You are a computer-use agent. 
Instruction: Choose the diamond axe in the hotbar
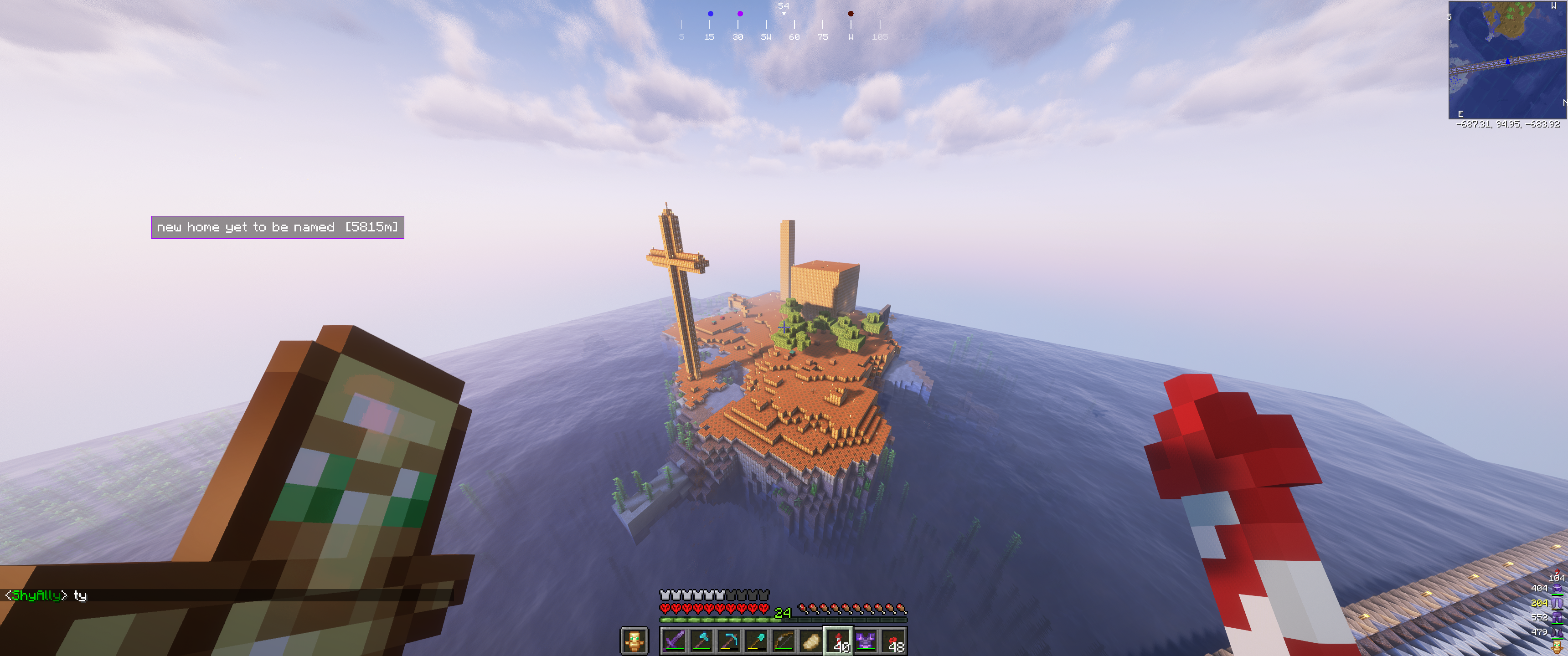(x=702, y=641)
